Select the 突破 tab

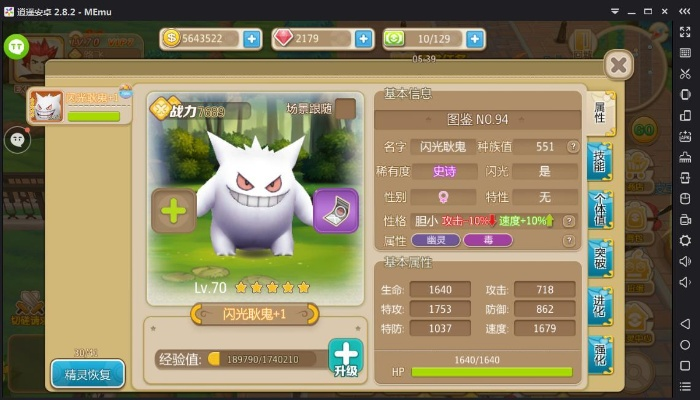pyautogui.click(x=600, y=259)
